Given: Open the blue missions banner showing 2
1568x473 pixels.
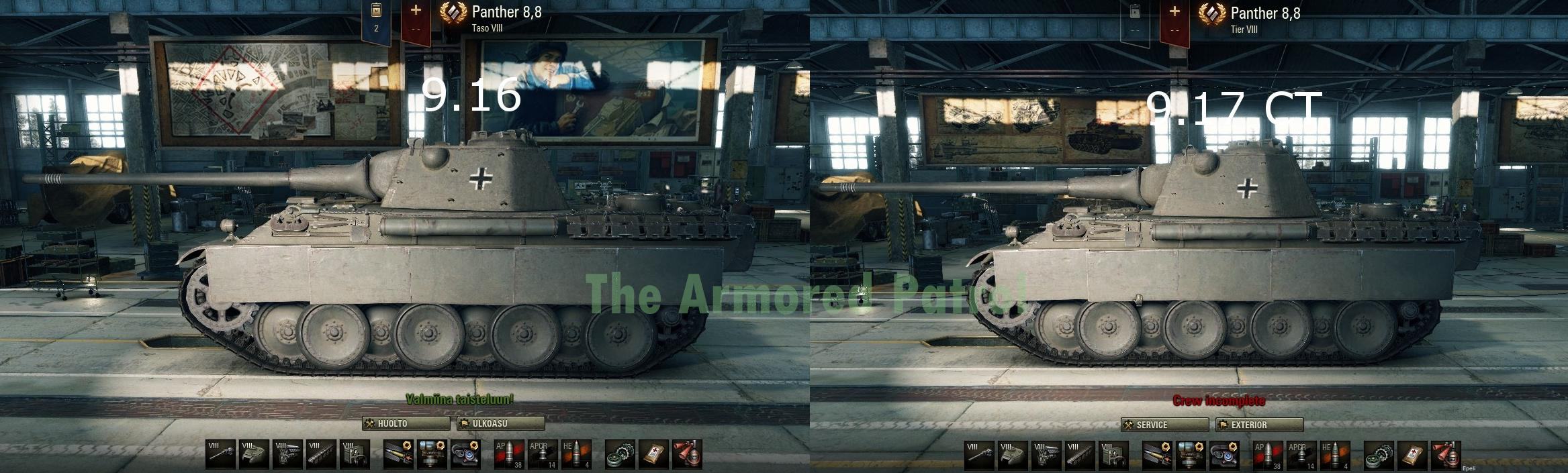Looking at the screenshot, I should (376, 20).
